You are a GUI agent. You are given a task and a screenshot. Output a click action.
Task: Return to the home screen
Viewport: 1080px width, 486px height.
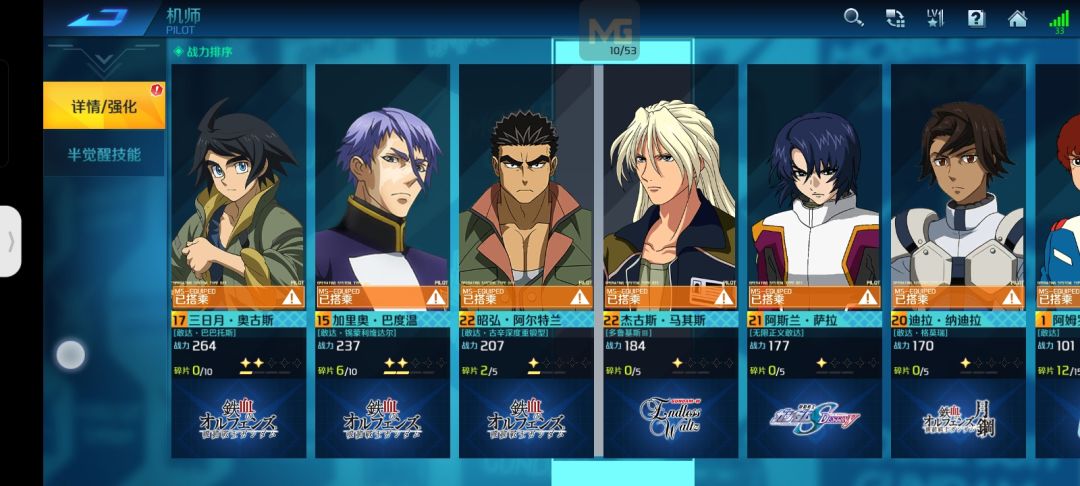coord(1017,17)
